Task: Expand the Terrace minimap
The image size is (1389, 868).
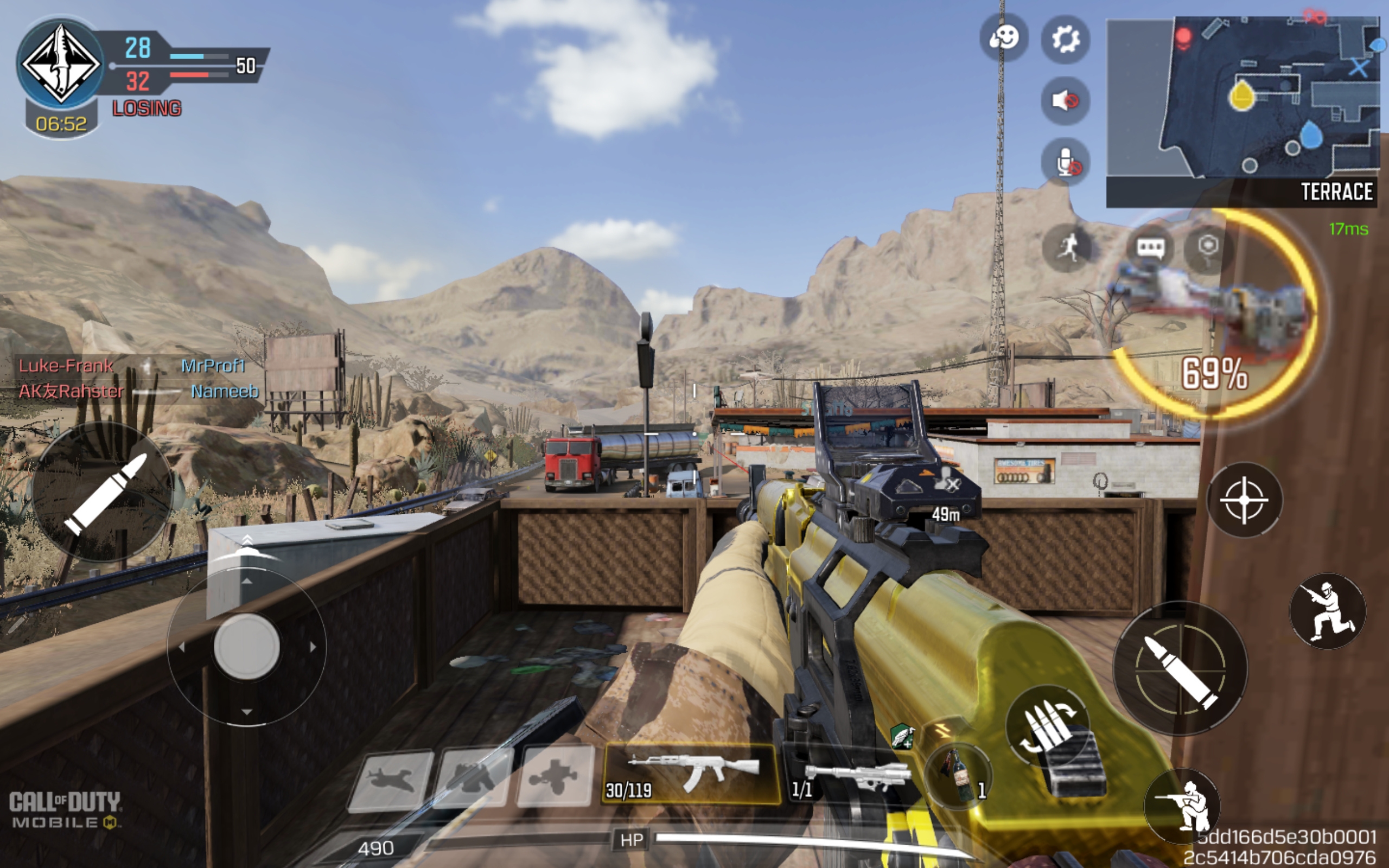Action: pyautogui.click(x=1242, y=109)
